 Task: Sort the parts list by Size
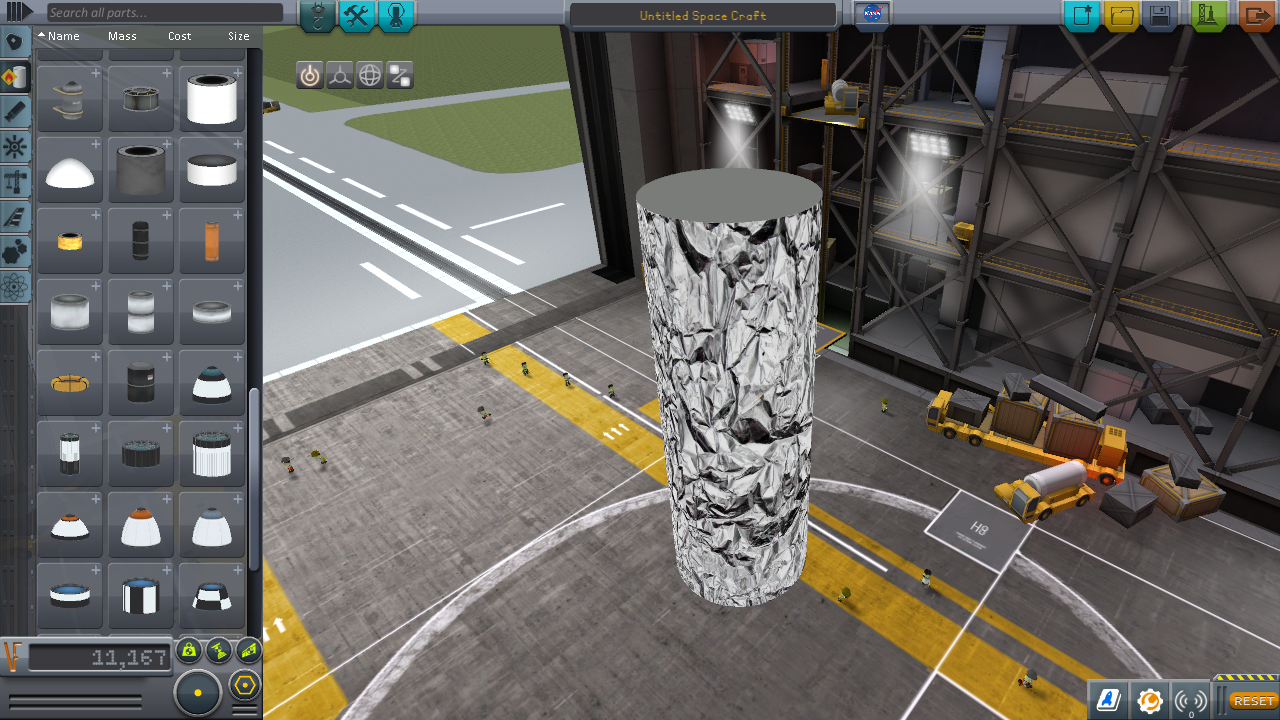[238, 36]
